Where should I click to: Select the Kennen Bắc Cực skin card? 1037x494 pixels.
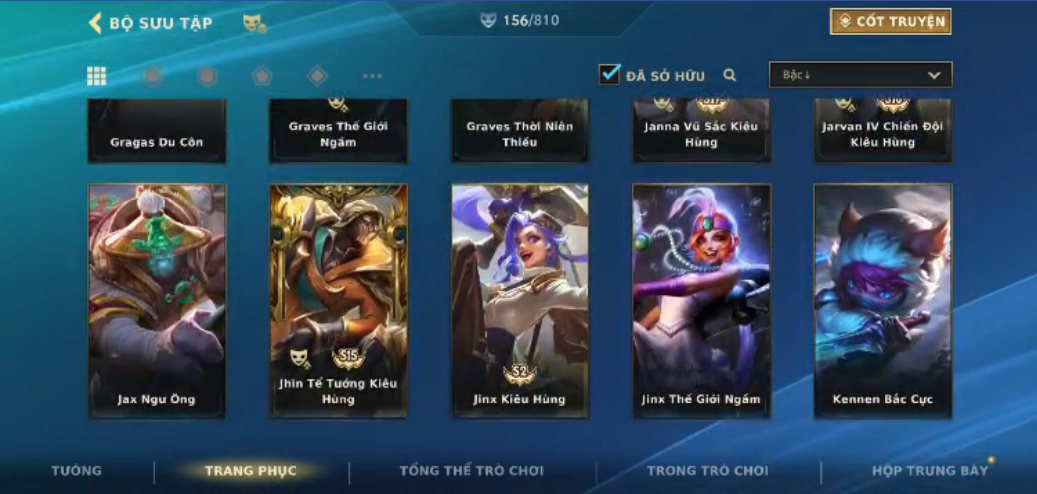point(883,300)
